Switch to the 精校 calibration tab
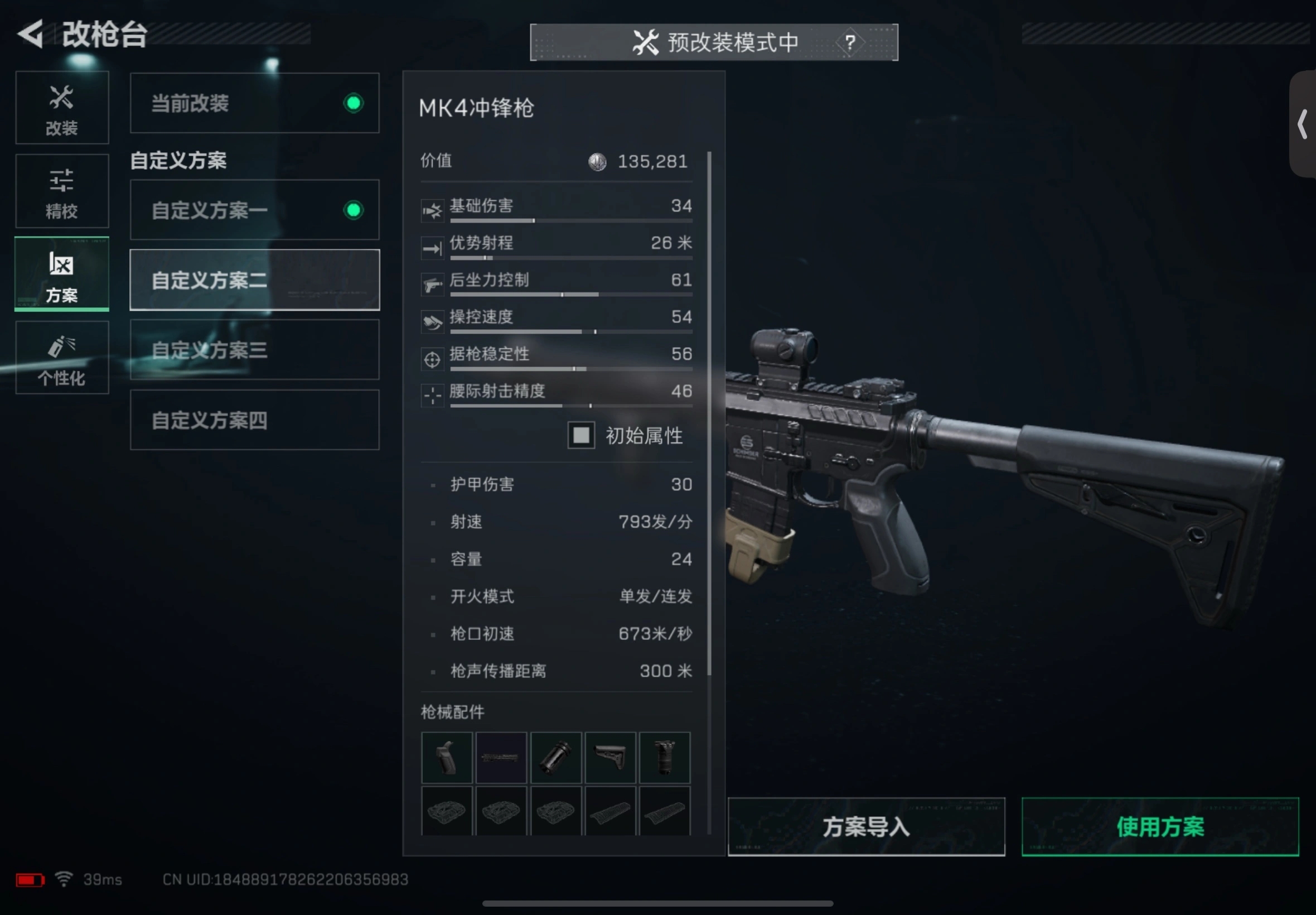The height and width of the screenshot is (915, 1316). 62,191
